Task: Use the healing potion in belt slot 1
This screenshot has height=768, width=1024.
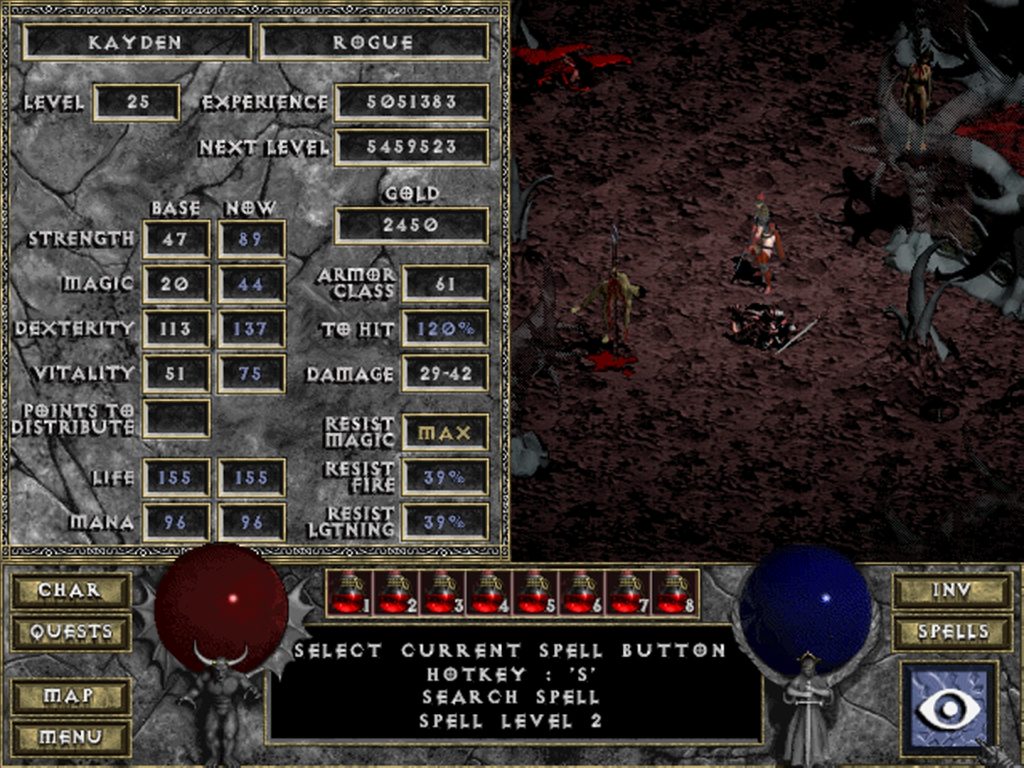Action: click(x=349, y=593)
